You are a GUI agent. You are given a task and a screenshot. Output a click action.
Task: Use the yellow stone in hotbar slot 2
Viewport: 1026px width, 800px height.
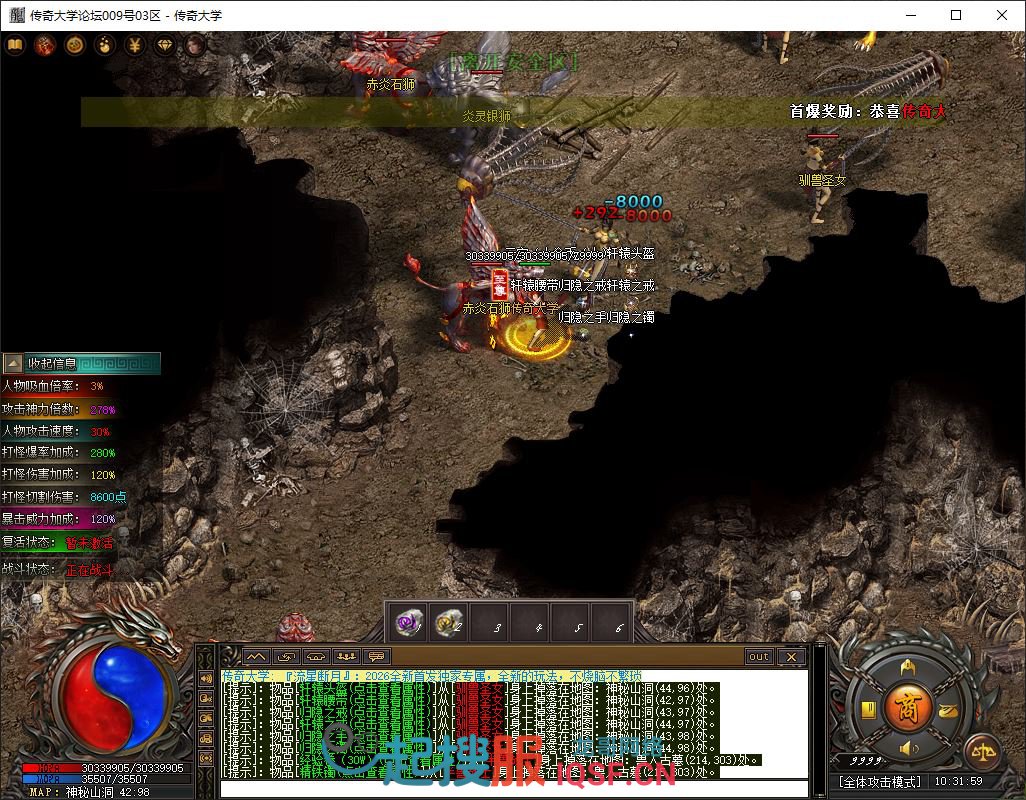point(446,622)
